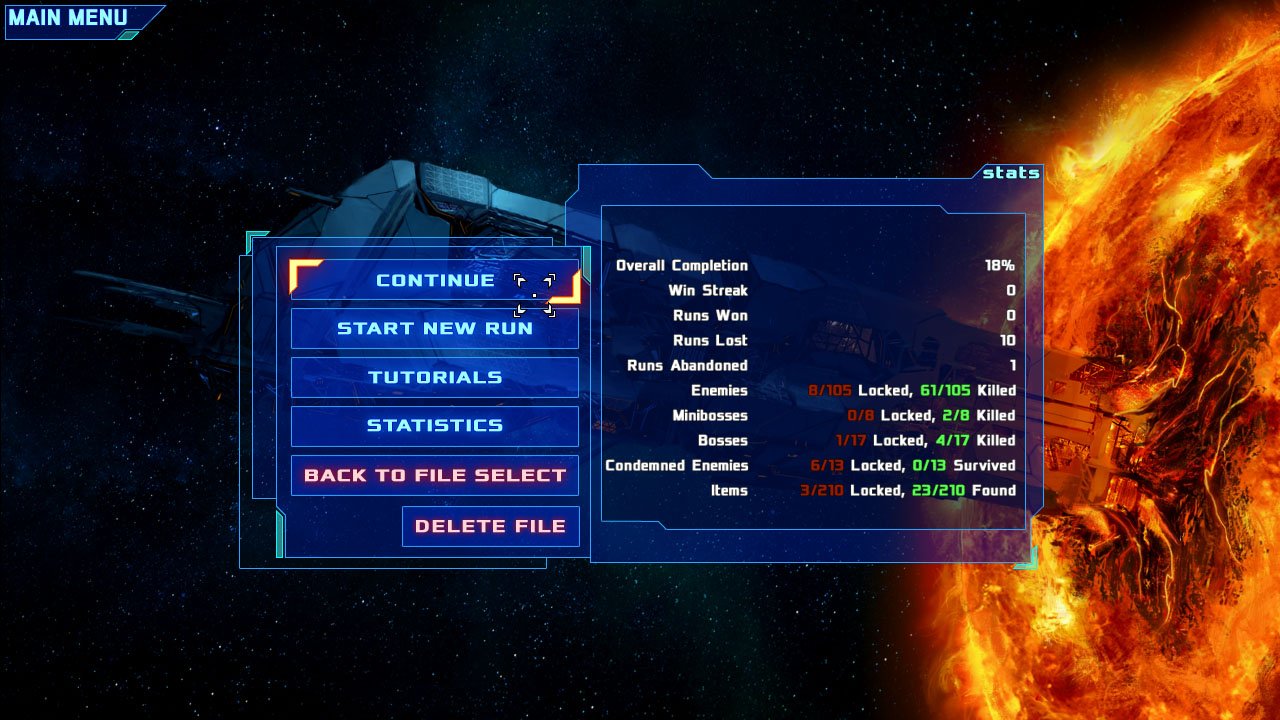
Task: Click the targeting reticle cursor icon
Action: (x=536, y=293)
